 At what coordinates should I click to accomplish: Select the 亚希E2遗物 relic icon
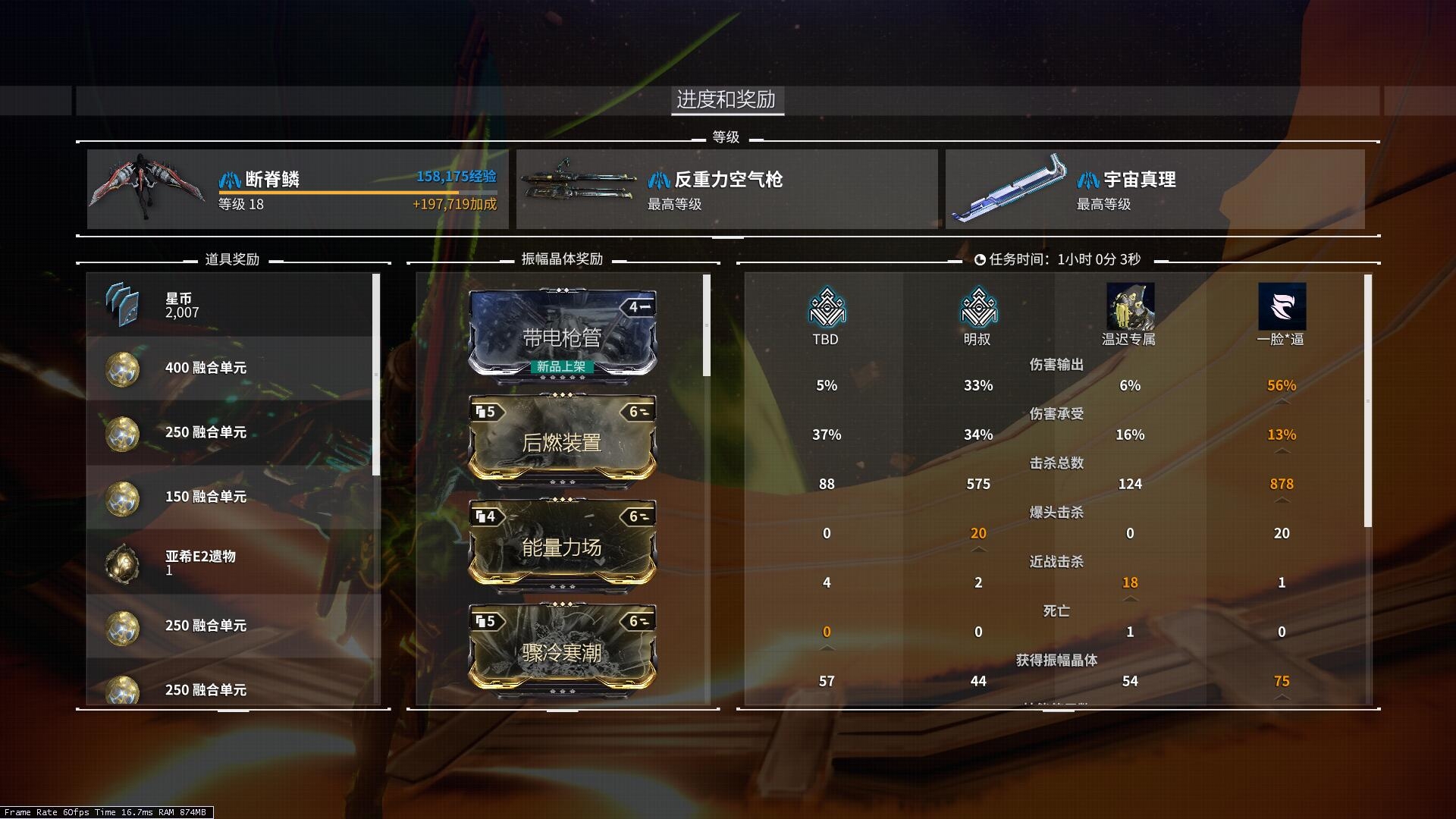[x=121, y=562]
